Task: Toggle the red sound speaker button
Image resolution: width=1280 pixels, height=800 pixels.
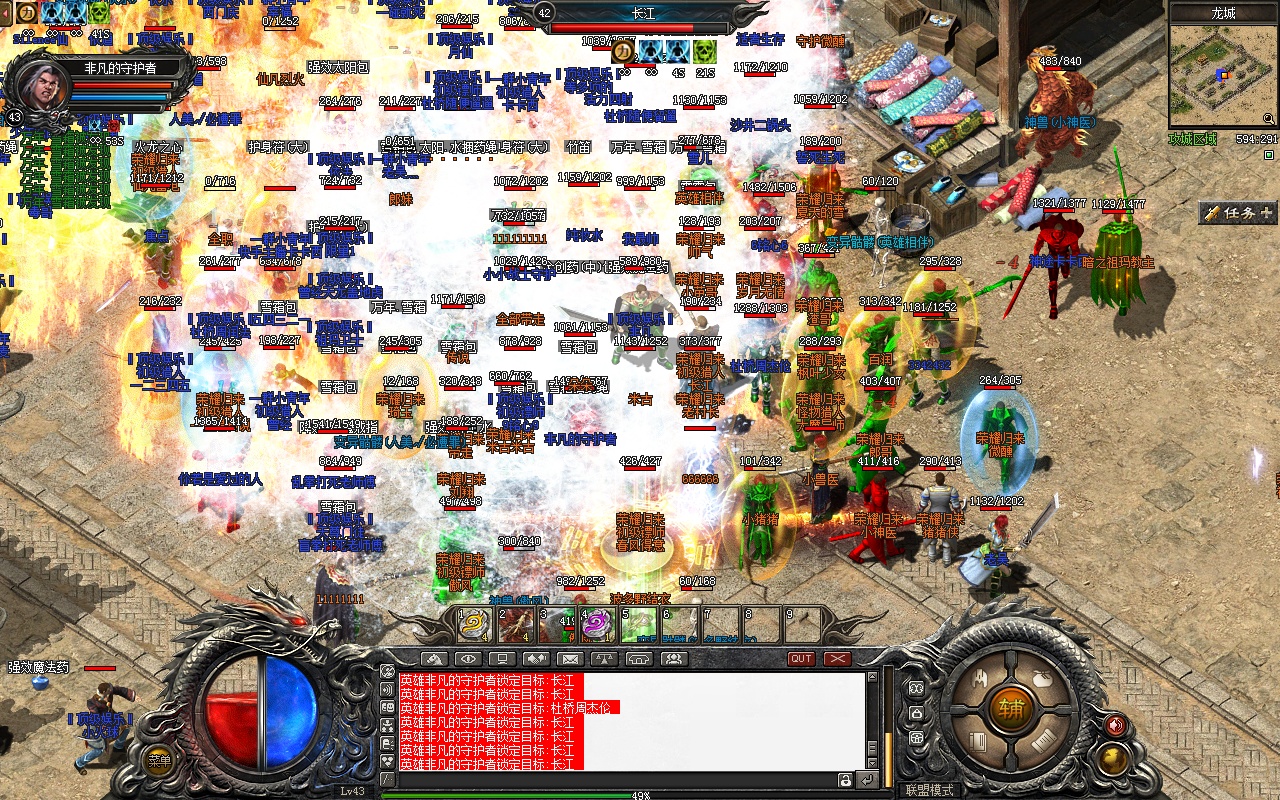Action: pyautogui.click(x=1116, y=725)
